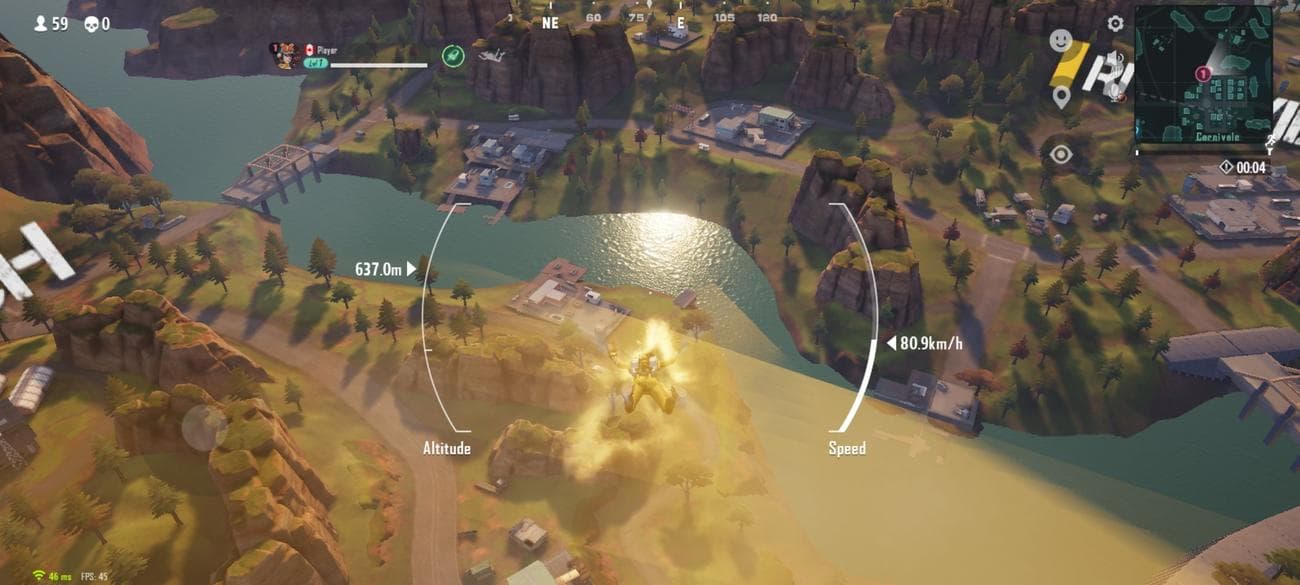Toggle the eye view icon
Image resolution: width=1300 pixels, height=585 pixels.
[x=1060, y=154]
